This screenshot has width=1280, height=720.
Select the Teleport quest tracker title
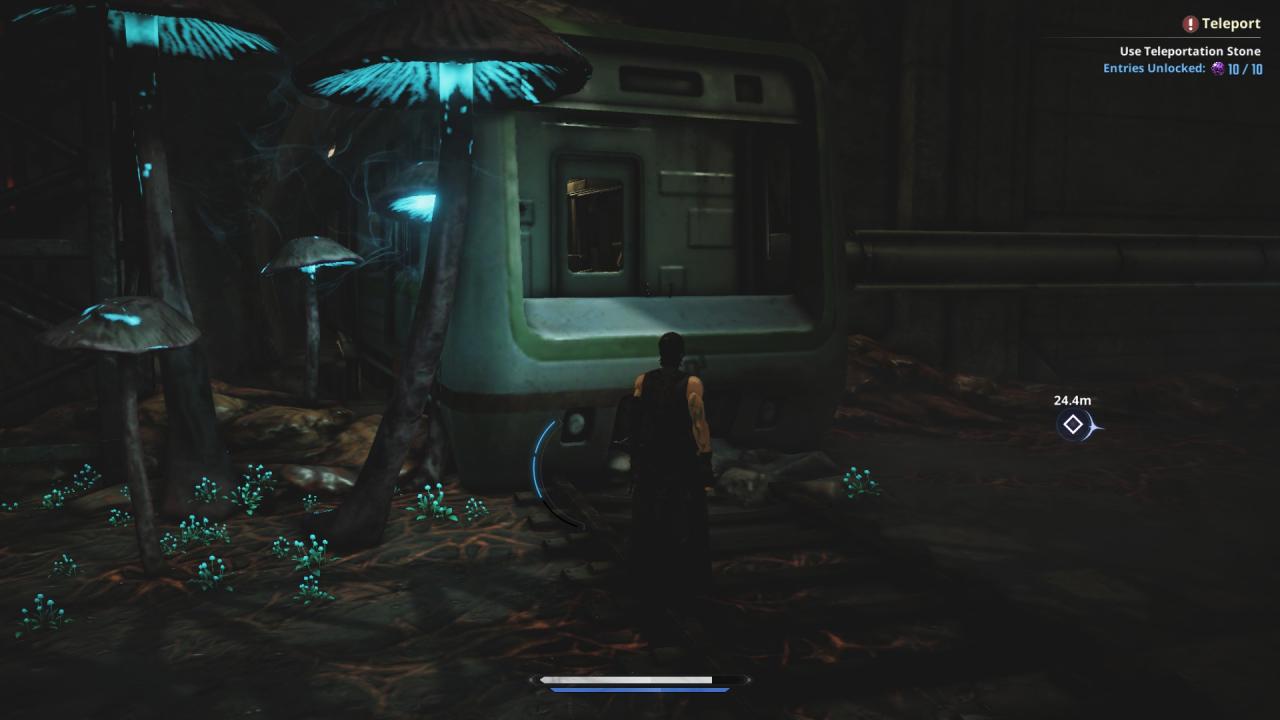[1230, 24]
